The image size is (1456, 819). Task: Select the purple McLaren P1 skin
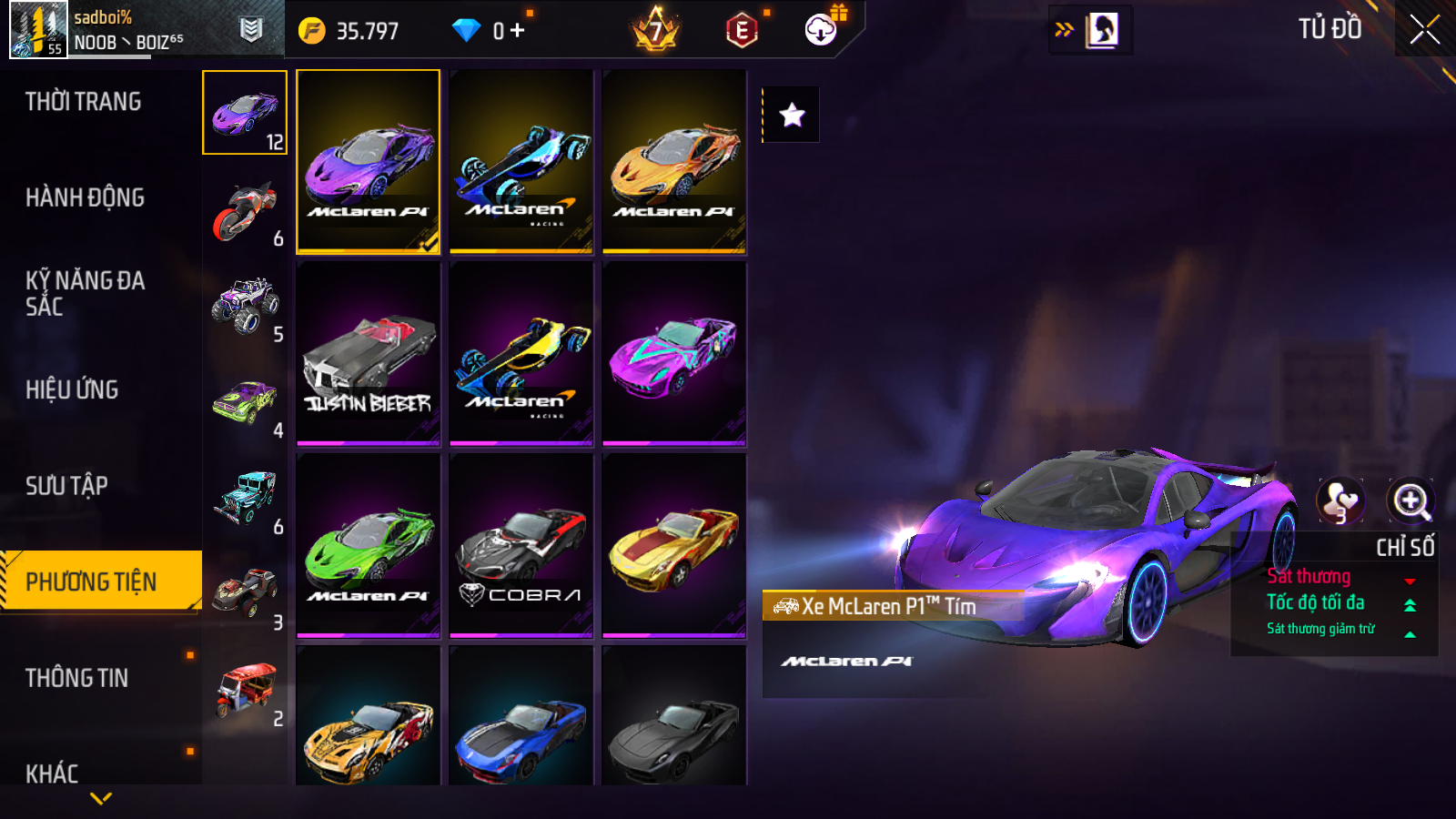[369, 161]
